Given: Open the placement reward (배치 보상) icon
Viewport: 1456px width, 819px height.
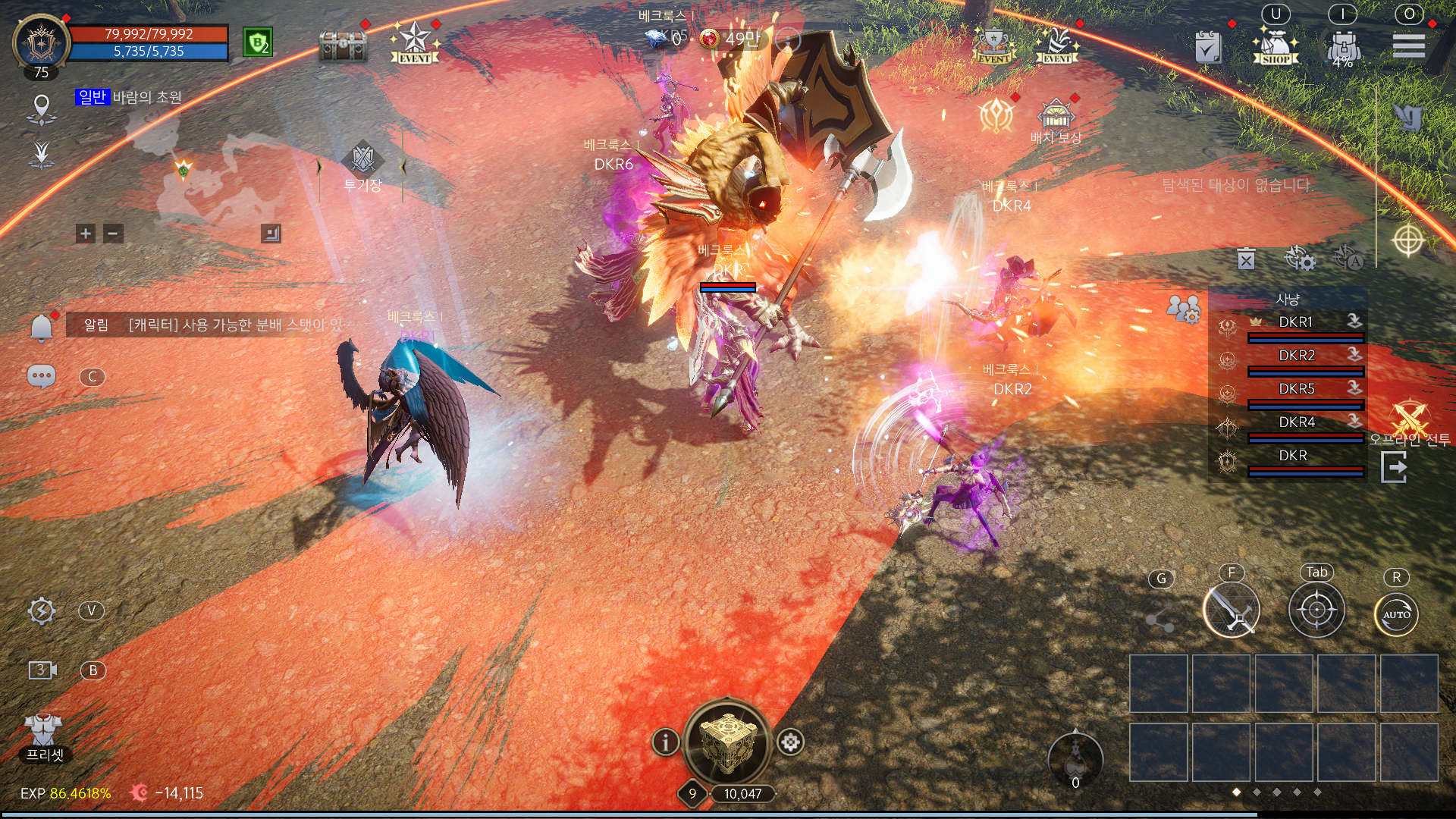Looking at the screenshot, I should (x=1056, y=117).
